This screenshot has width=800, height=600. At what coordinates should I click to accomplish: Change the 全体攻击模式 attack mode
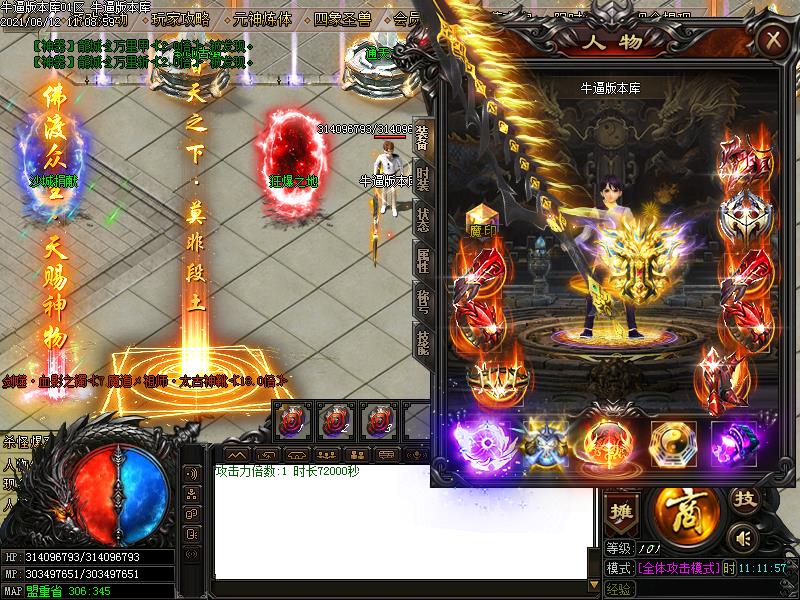point(678,568)
